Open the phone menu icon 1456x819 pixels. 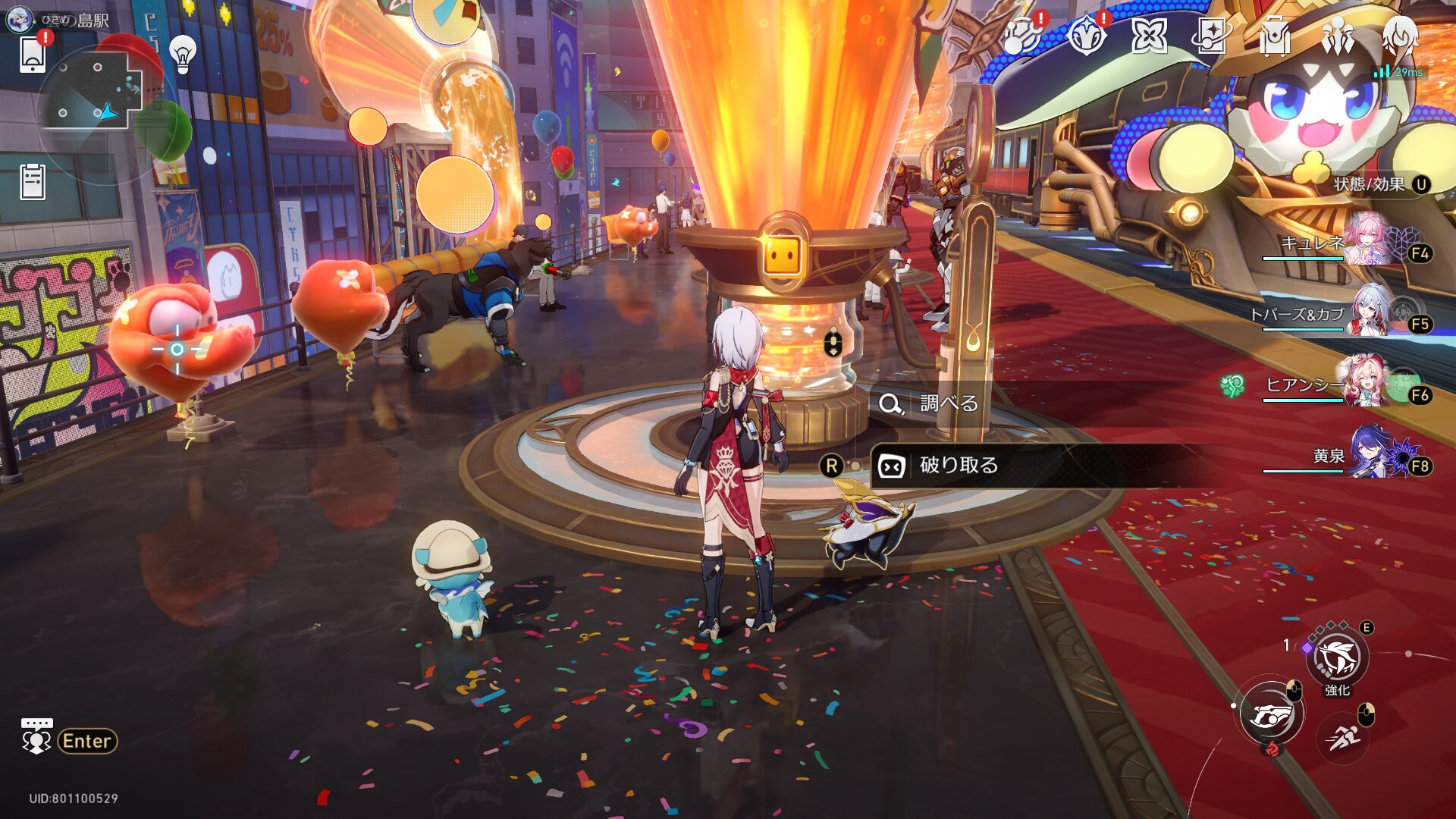point(33,55)
